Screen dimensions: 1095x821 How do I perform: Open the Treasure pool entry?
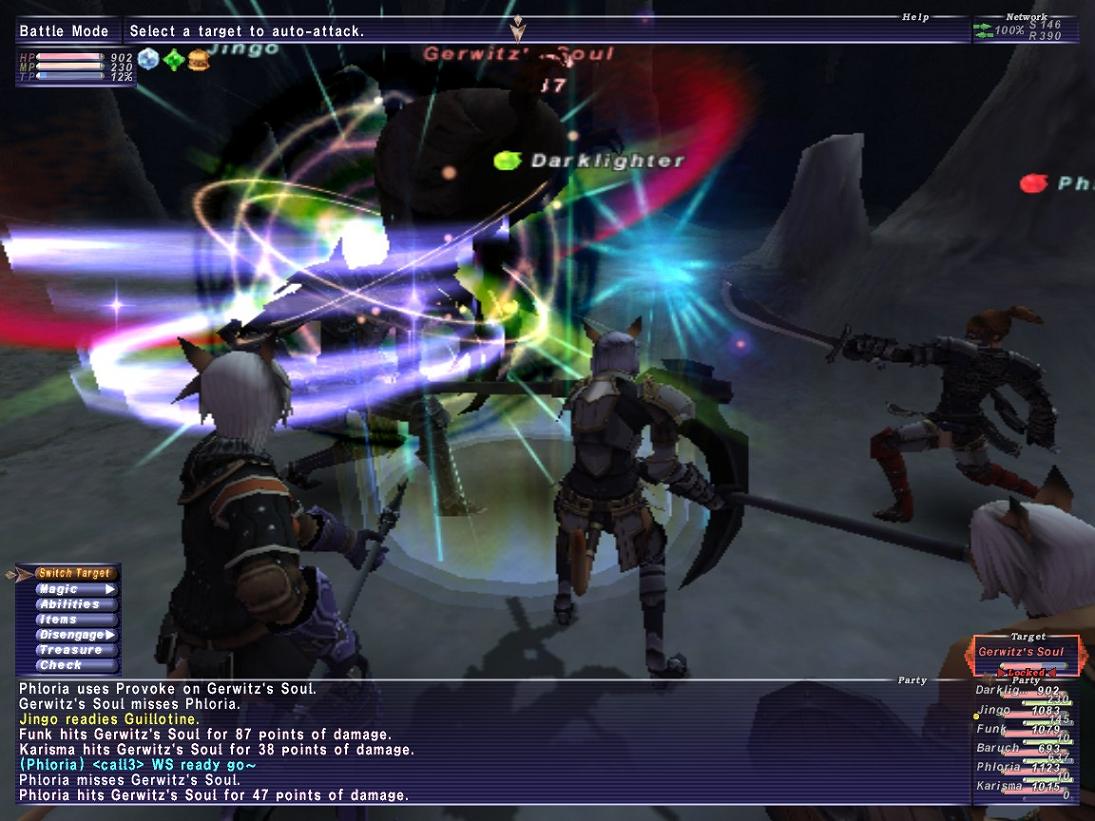click(x=70, y=650)
